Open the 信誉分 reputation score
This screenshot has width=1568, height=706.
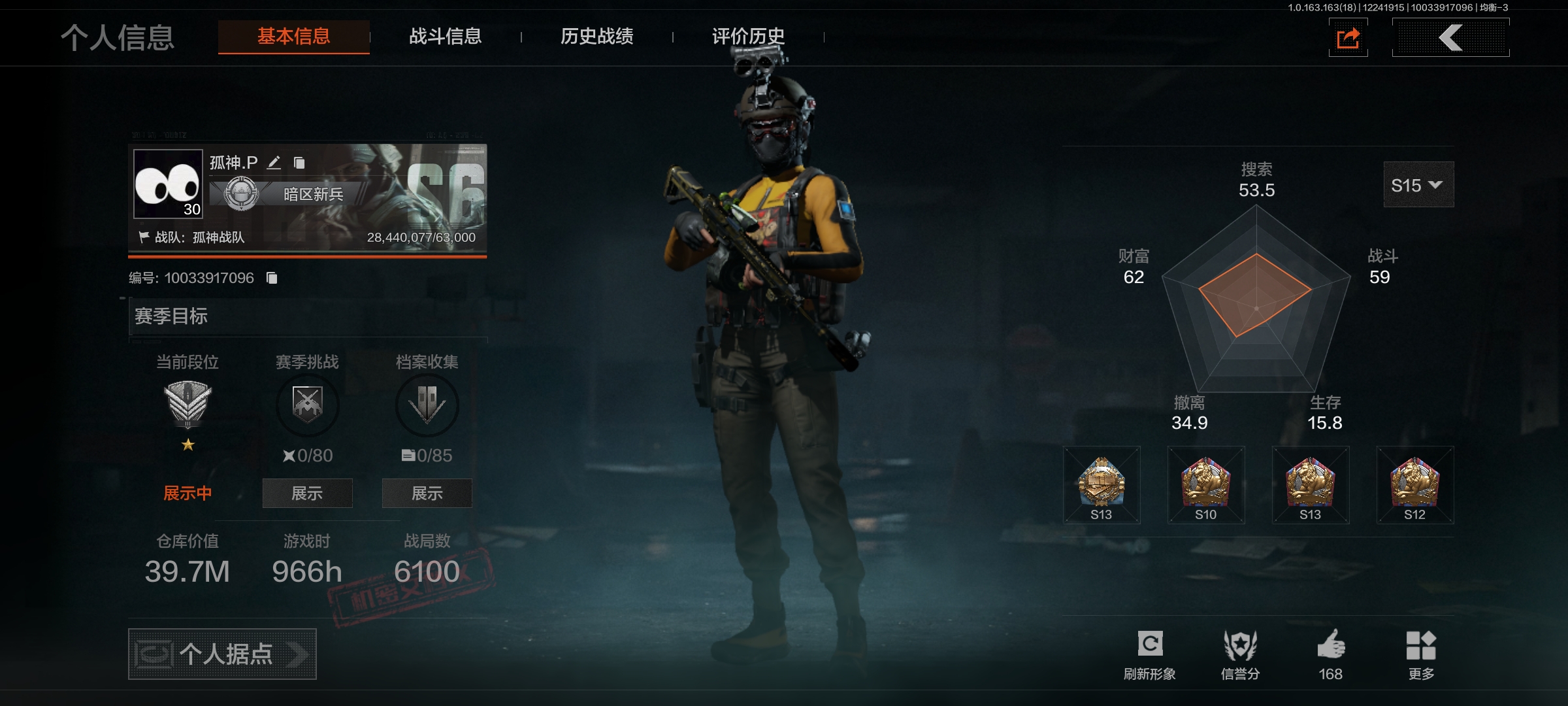tap(1240, 654)
